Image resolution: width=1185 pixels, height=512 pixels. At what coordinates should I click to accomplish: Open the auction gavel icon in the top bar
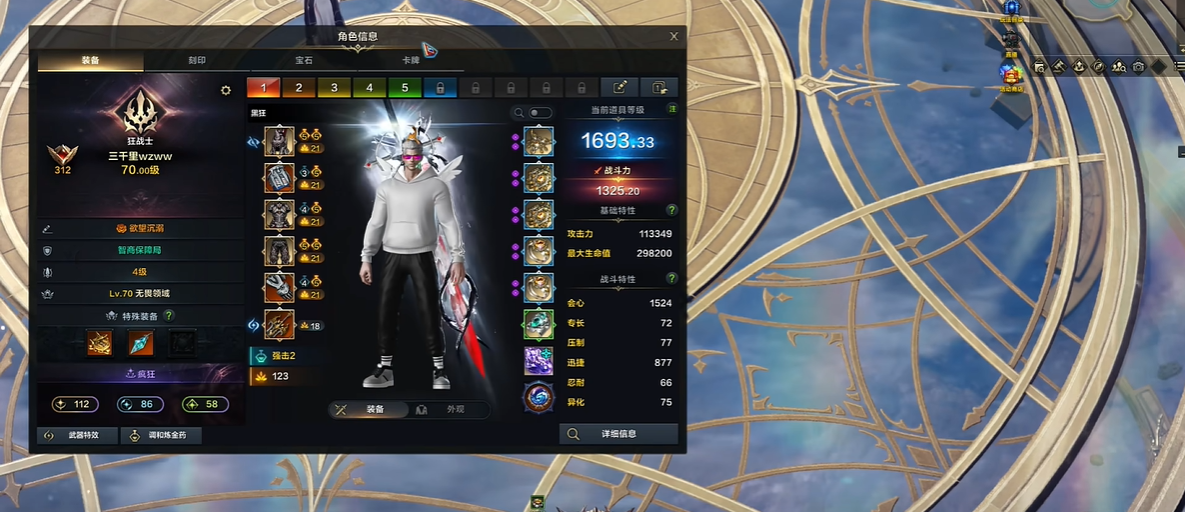click(x=1059, y=66)
